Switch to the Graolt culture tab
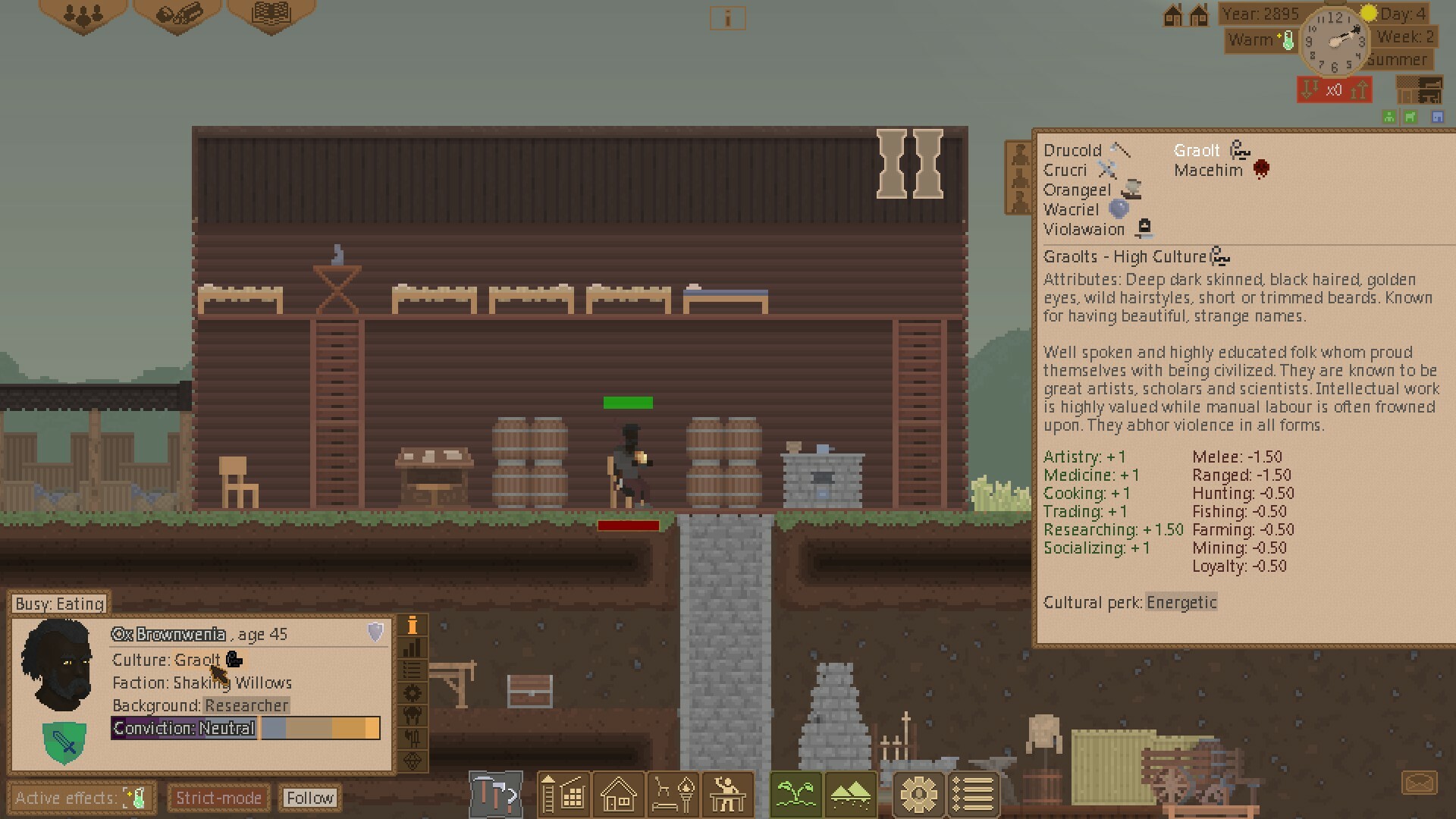 pyautogui.click(x=1197, y=150)
